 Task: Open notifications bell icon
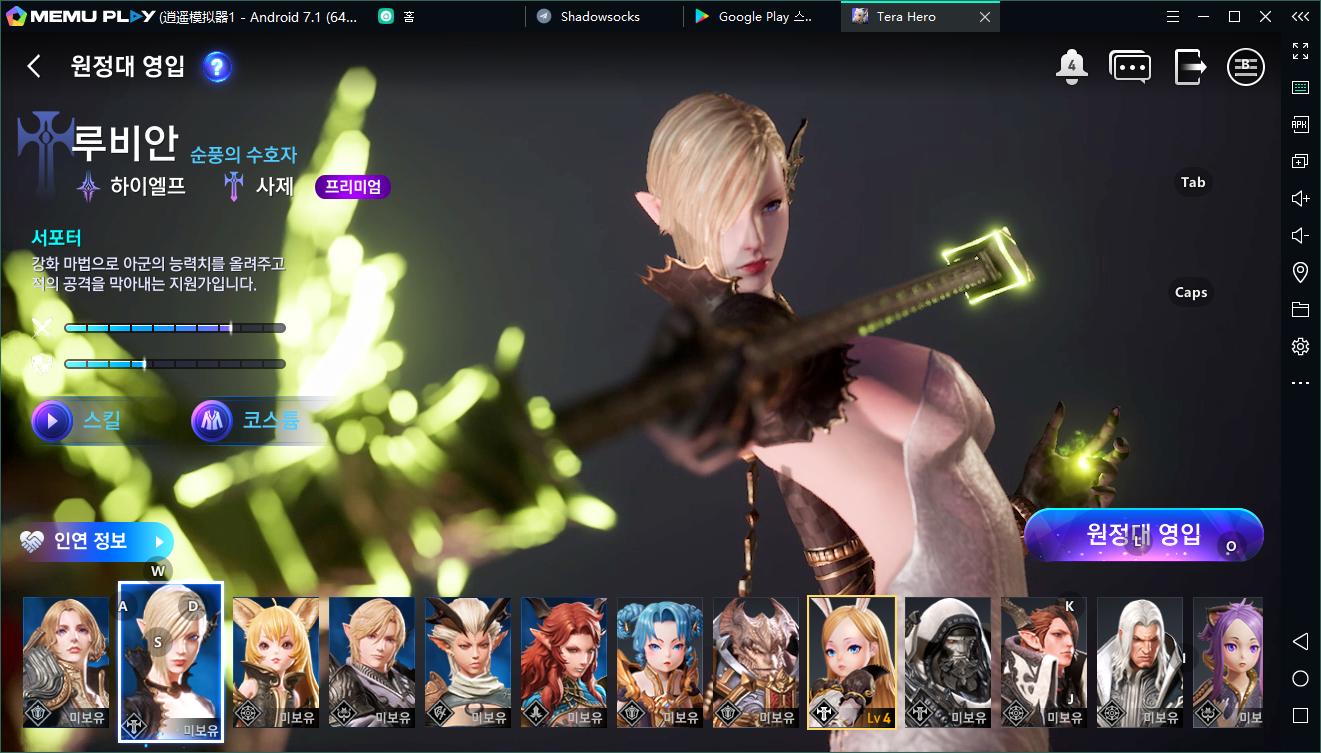click(1071, 67)
